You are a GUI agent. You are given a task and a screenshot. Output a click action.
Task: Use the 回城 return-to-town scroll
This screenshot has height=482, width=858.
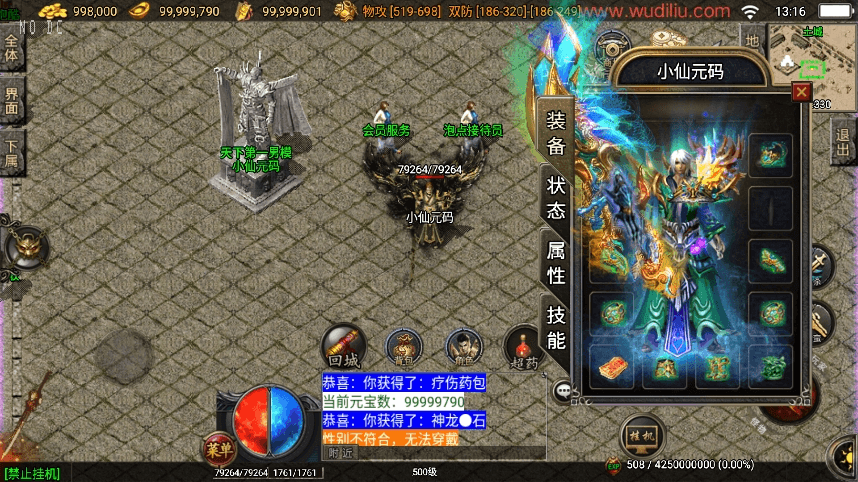[341, 346]
